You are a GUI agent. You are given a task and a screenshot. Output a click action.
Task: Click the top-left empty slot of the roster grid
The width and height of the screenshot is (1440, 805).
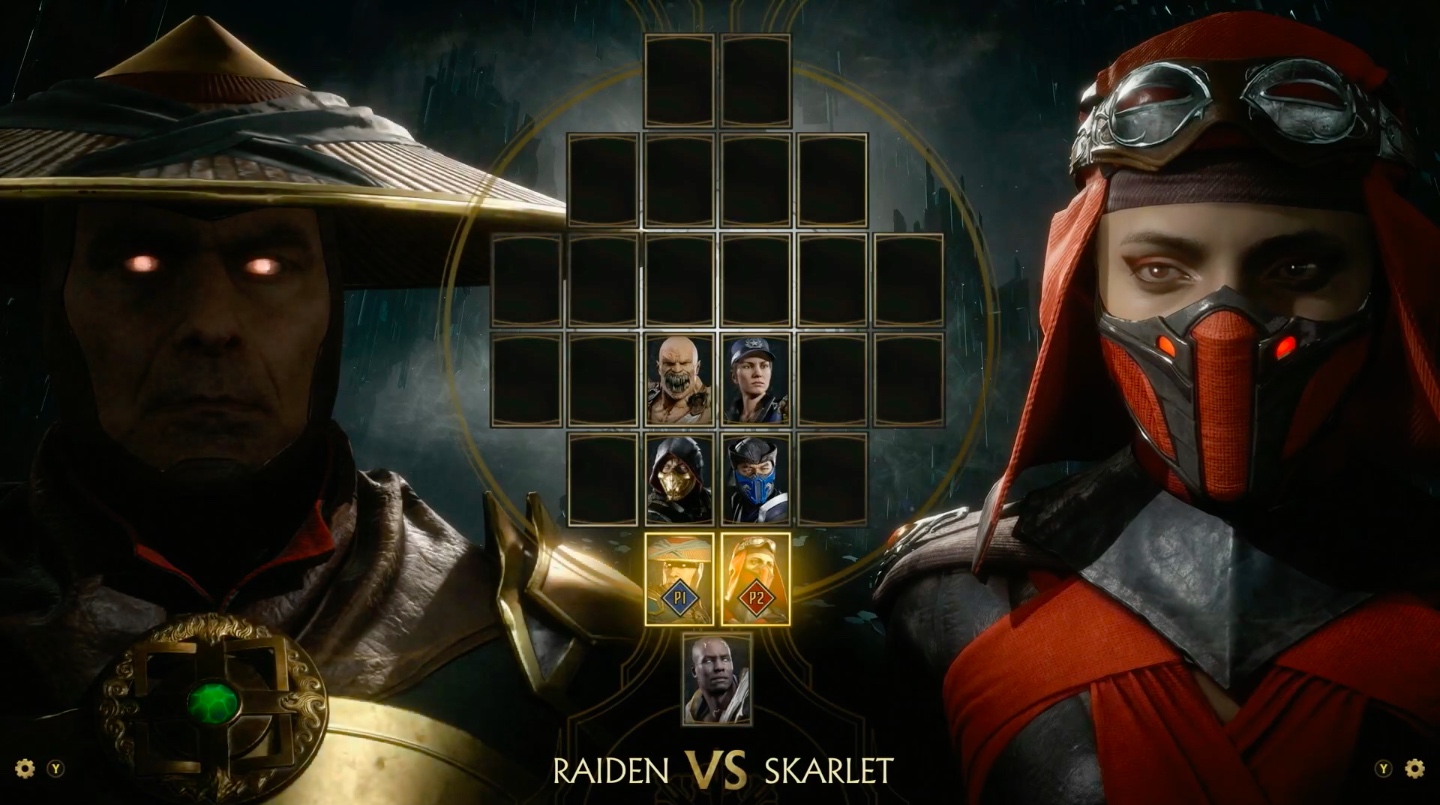pos(680,82)
